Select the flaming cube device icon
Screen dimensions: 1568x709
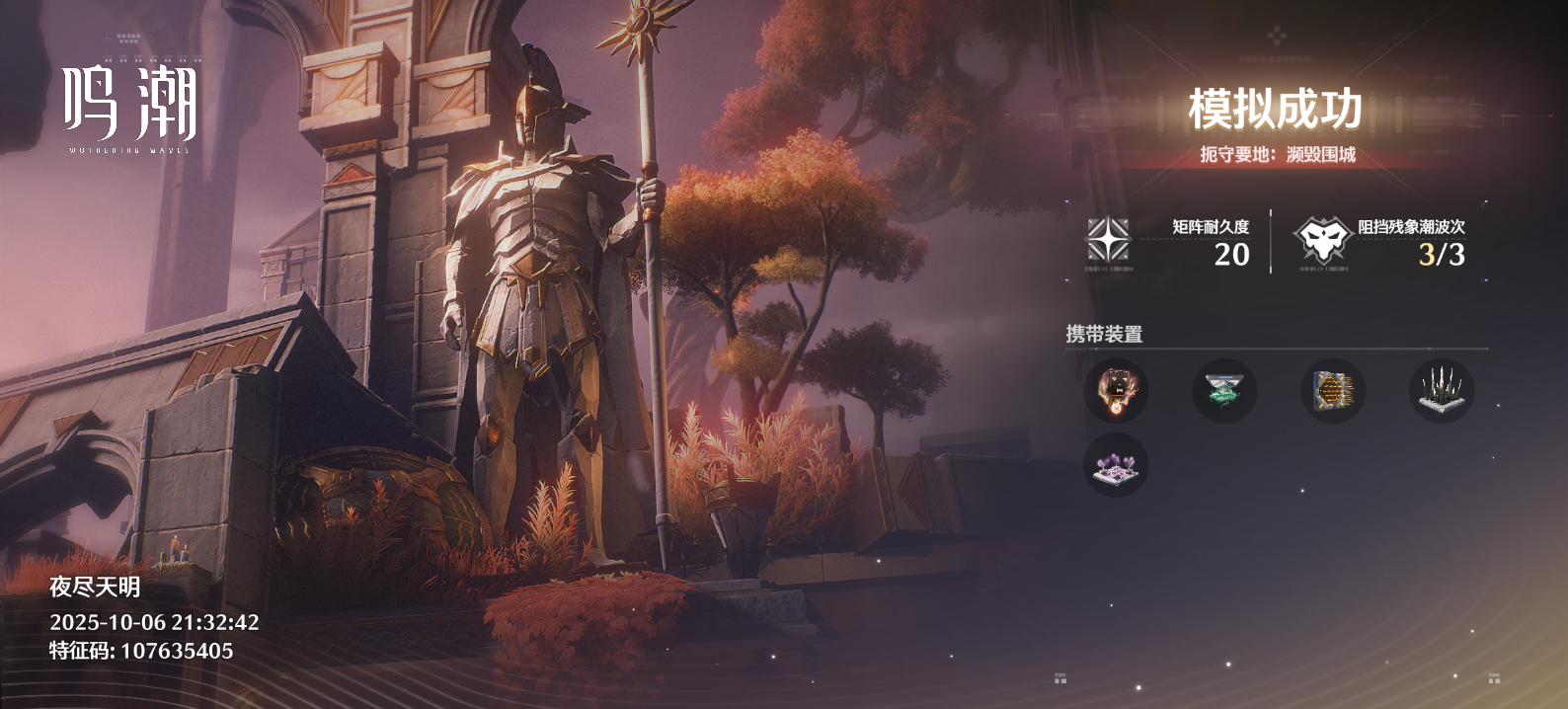coord(1116,391)
